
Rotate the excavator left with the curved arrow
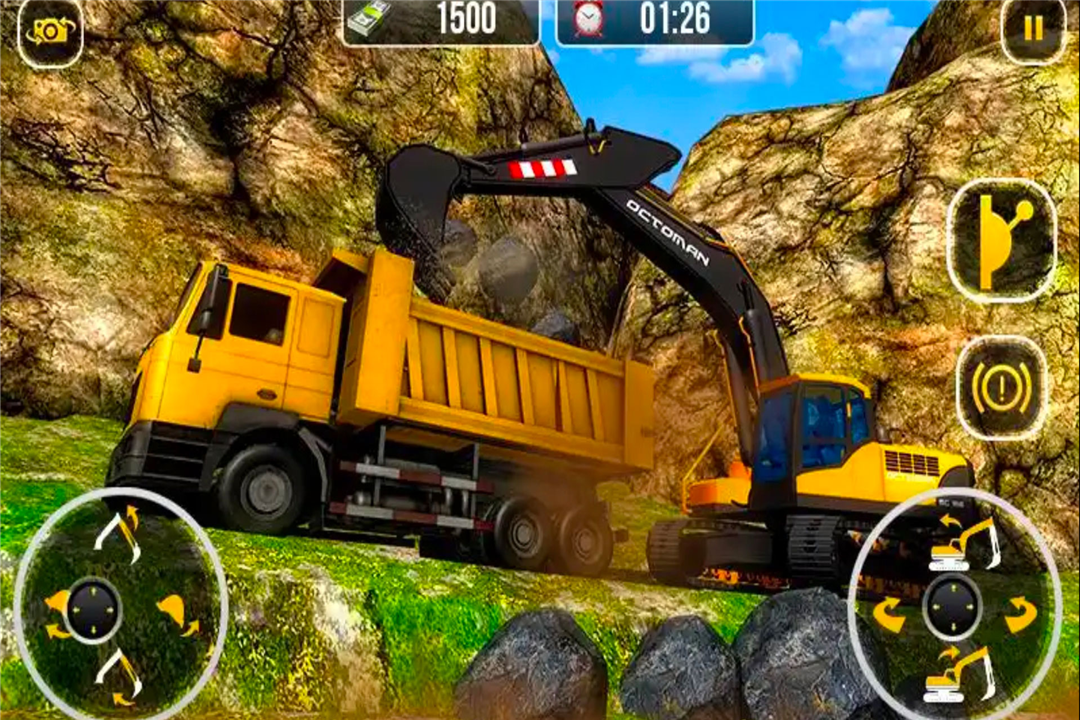pos(888,614)
